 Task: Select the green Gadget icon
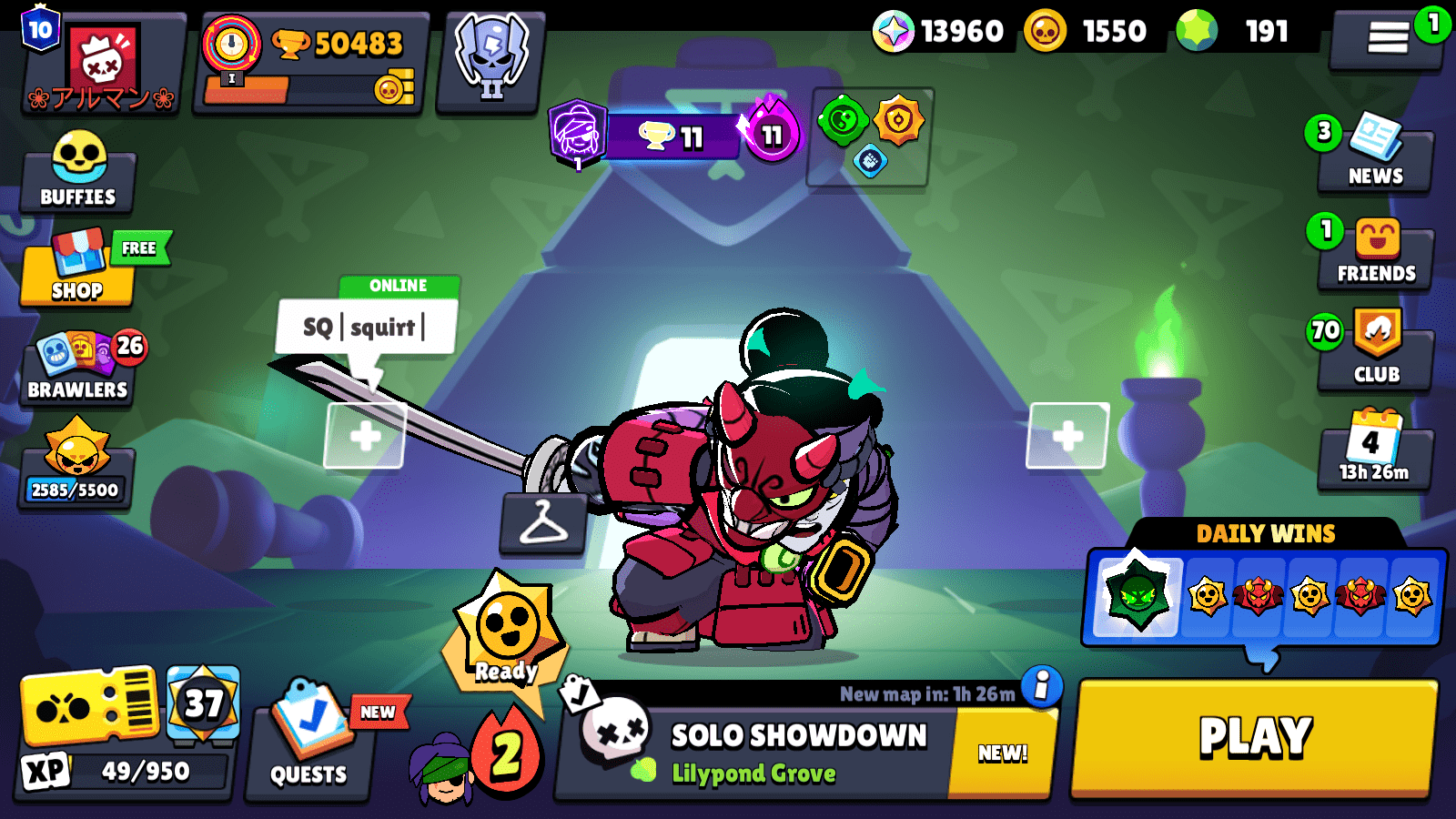[x=844, y=121]
